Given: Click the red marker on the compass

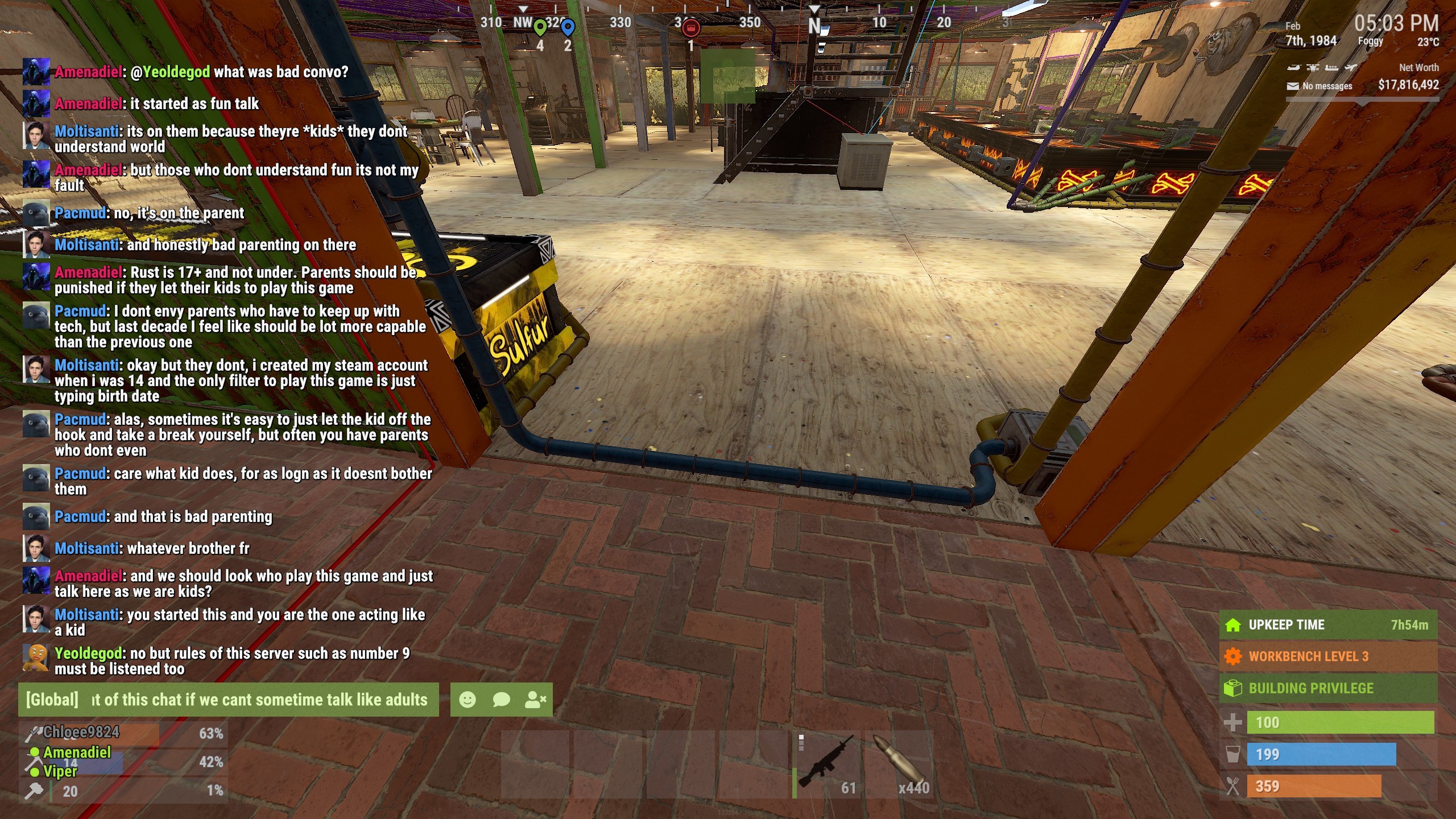Looking at the screenshot, I should pyautogui.click(x=691, y=27).
